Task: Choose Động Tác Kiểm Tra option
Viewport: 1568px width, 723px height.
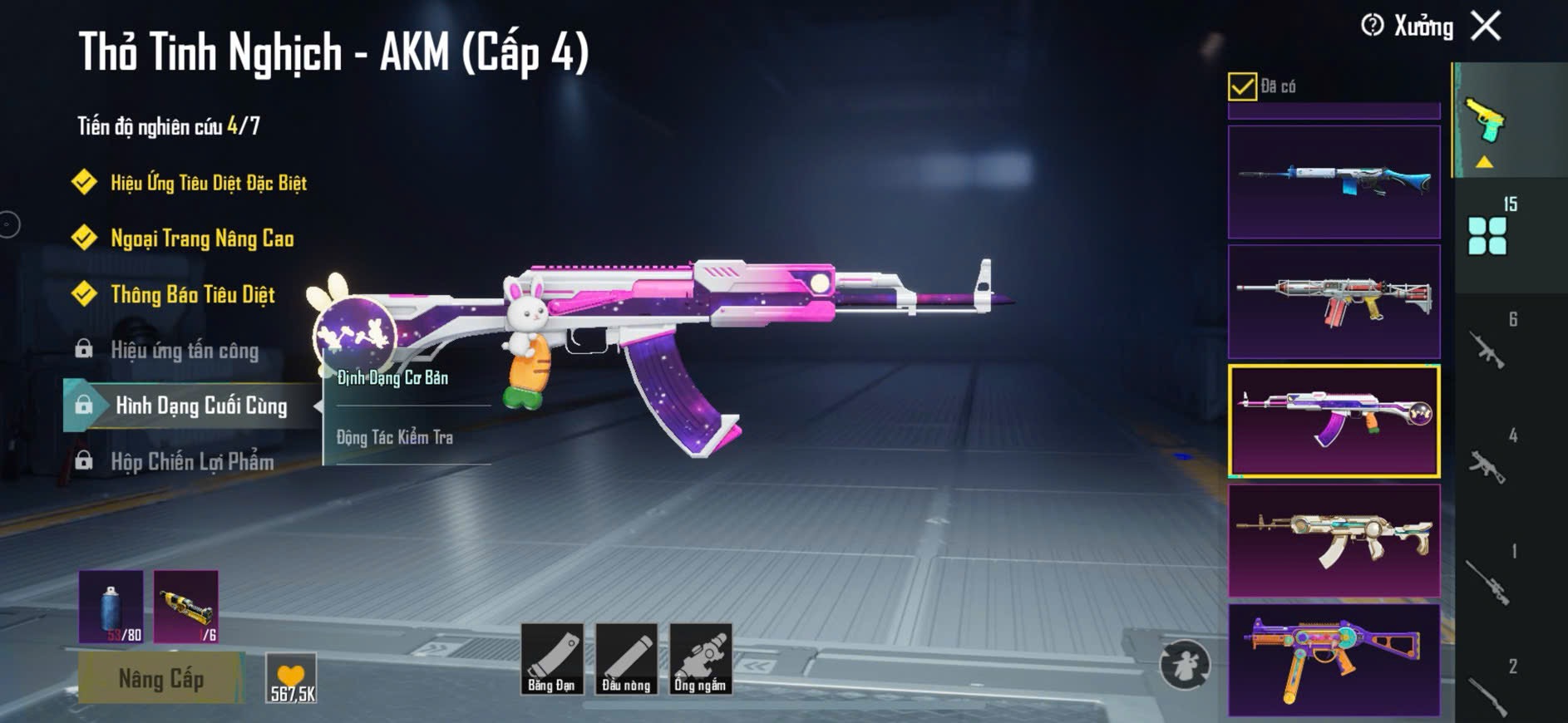Action: (395, 437)
